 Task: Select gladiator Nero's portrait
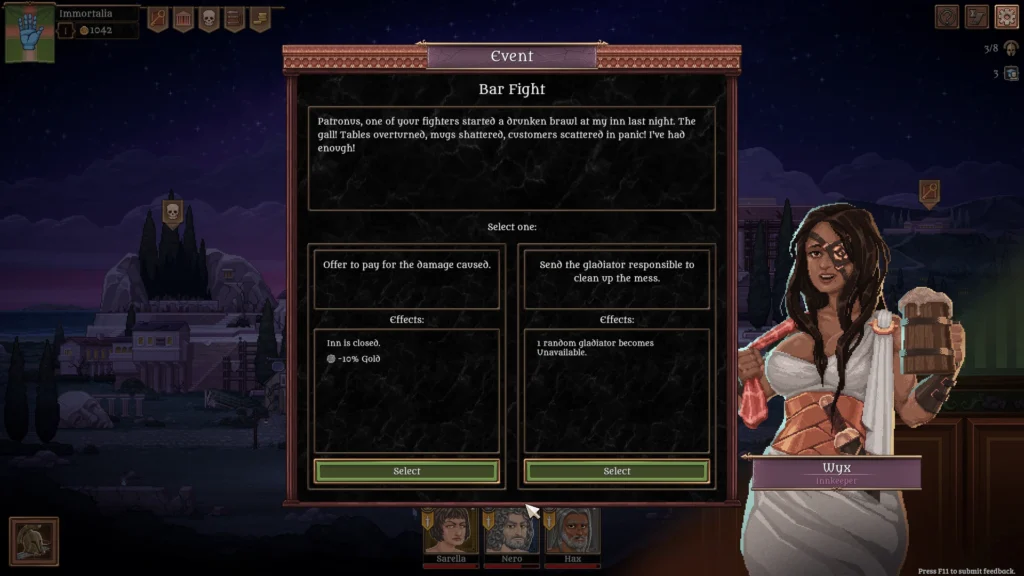click(512, 531)
